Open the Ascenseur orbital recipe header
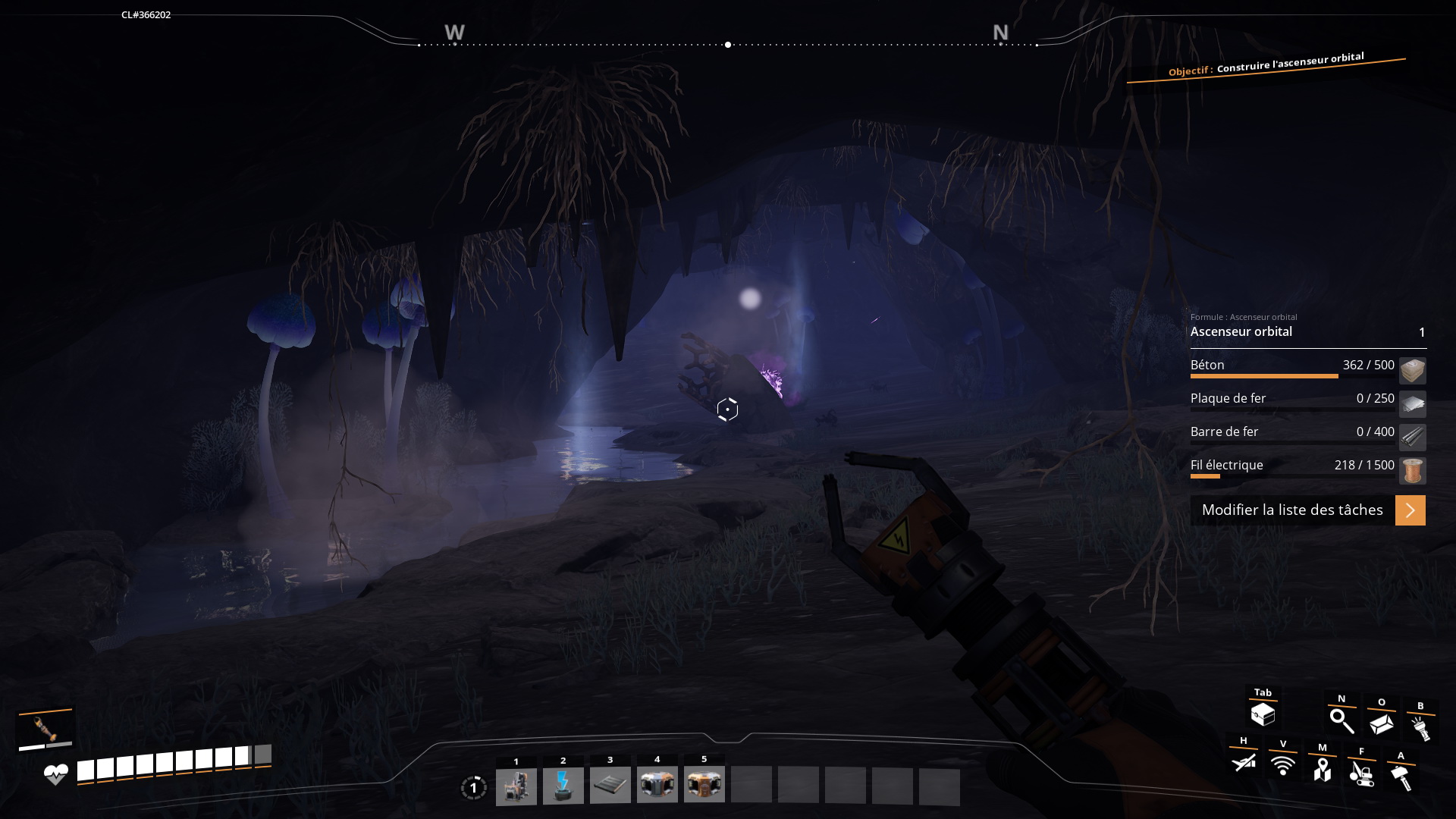 click(1307, 331)
